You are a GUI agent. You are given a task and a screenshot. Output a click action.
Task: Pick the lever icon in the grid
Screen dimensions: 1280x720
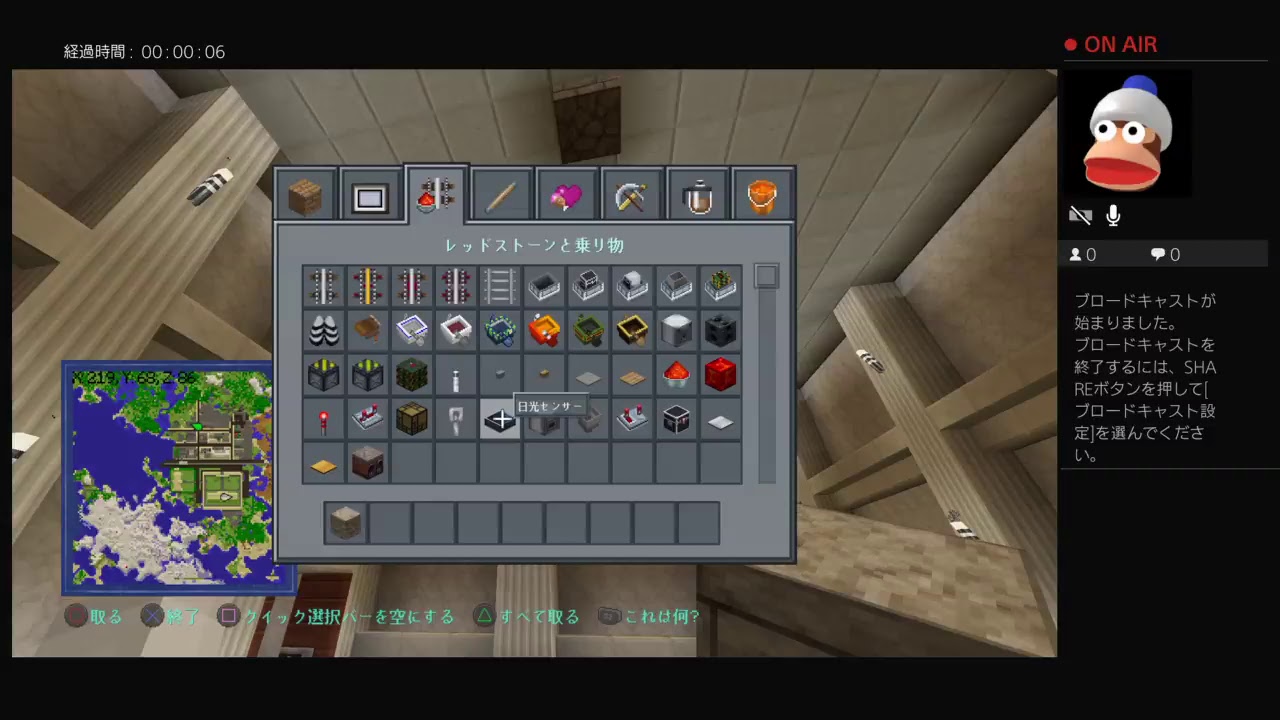click(x=455, y=375)
